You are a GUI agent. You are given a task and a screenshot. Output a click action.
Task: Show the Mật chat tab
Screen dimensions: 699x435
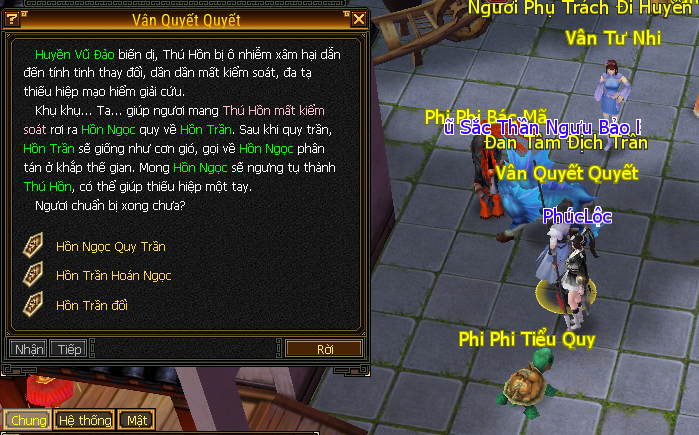pos(135,420)
